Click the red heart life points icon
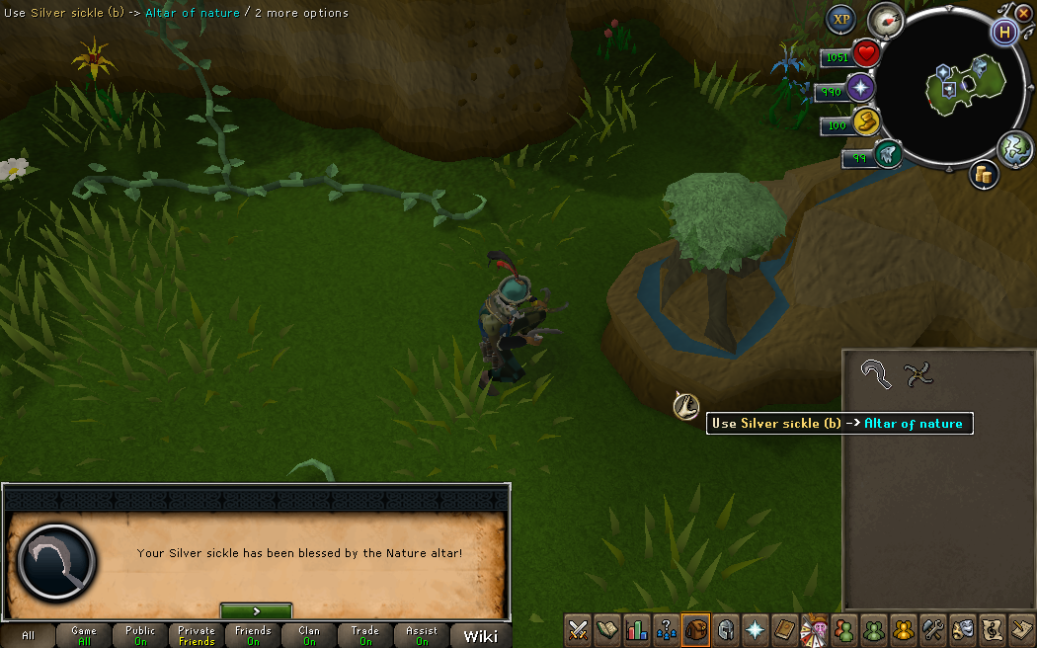 pos(866,54)
